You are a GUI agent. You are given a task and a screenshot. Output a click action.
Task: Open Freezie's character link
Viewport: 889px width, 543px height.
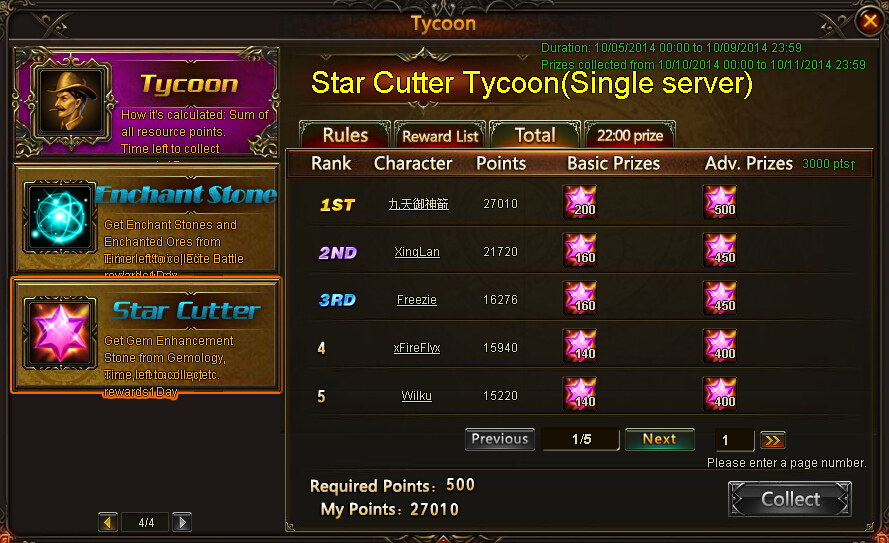tap(417, 300)
